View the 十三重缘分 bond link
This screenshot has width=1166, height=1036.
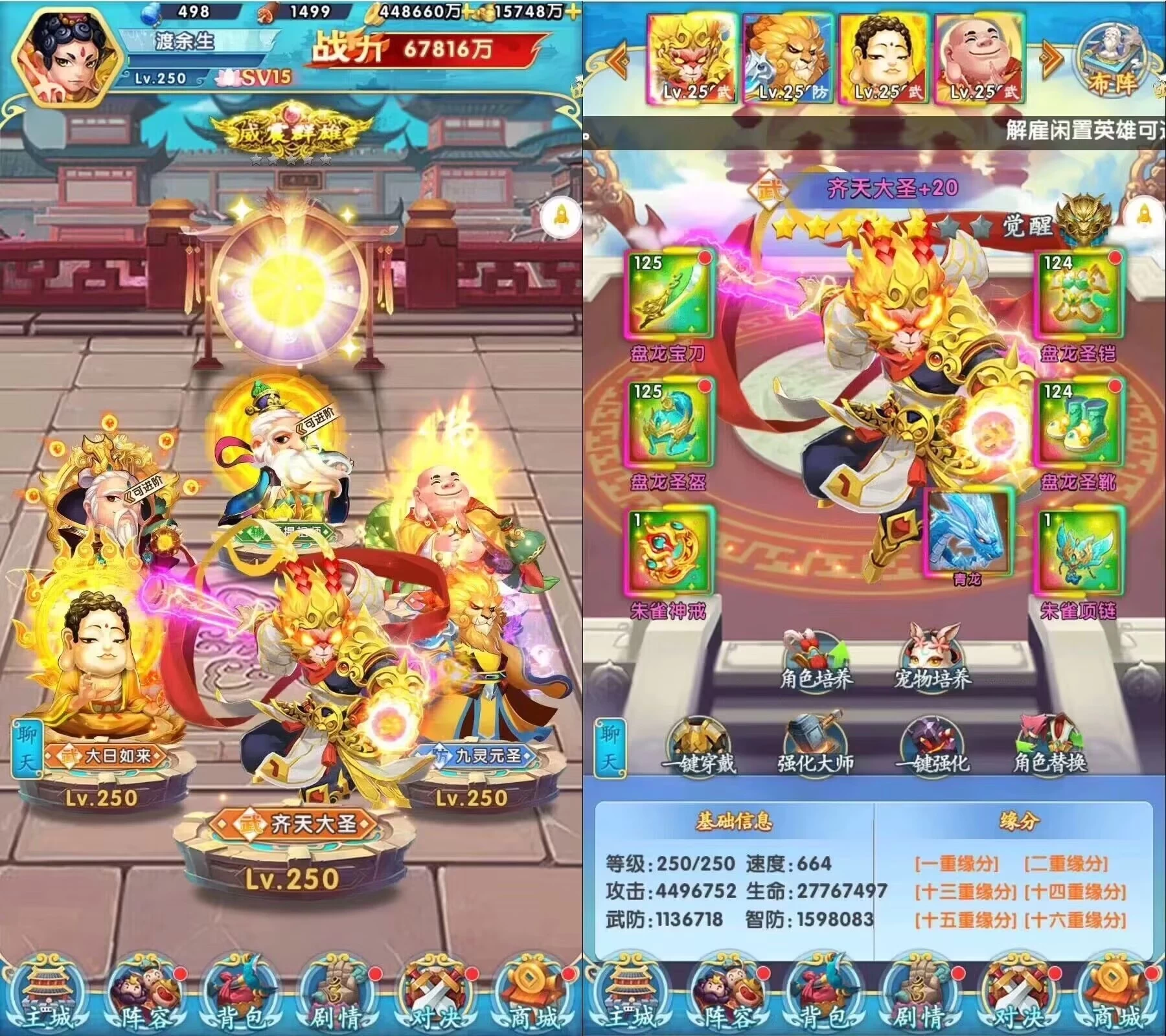(x=965, y=892)
